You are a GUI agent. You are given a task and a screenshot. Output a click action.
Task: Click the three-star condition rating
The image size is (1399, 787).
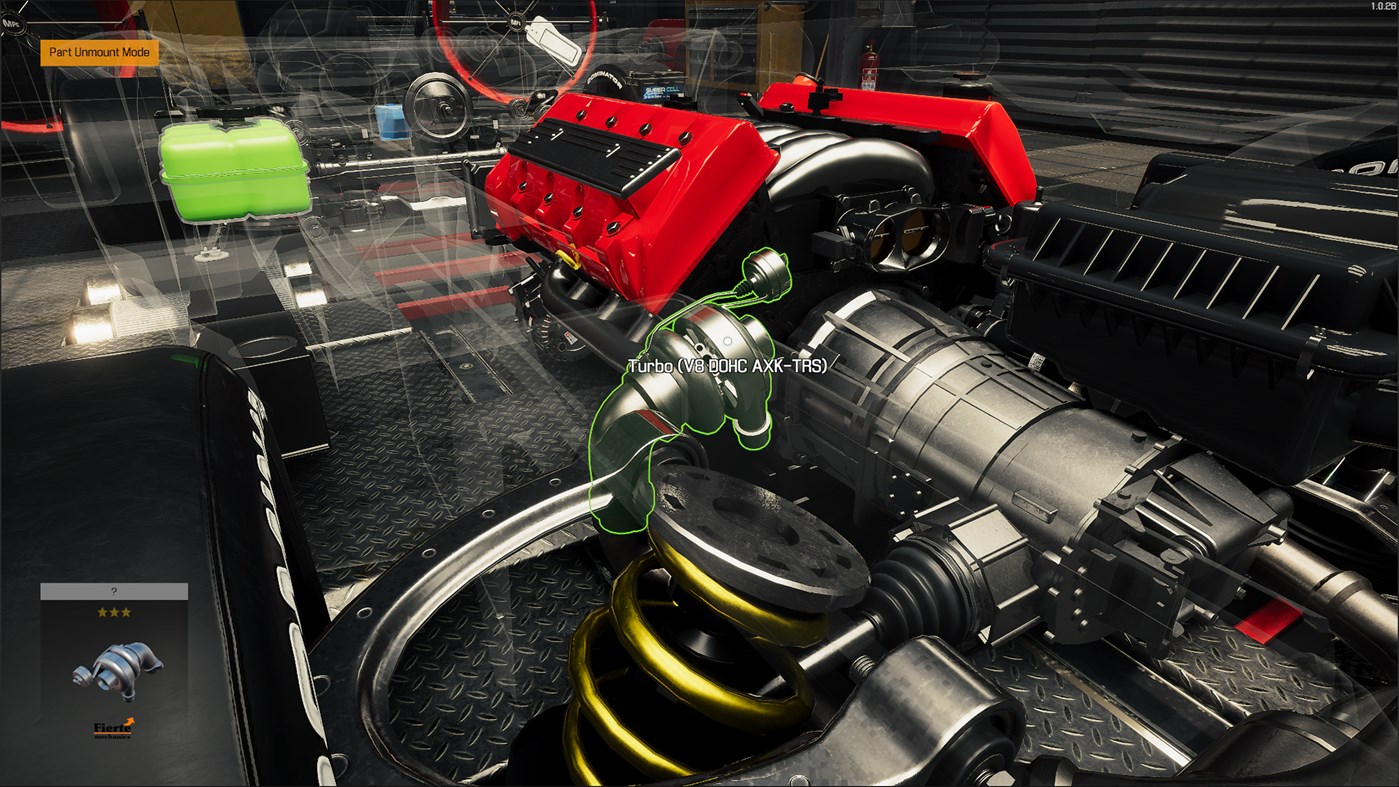114,612
